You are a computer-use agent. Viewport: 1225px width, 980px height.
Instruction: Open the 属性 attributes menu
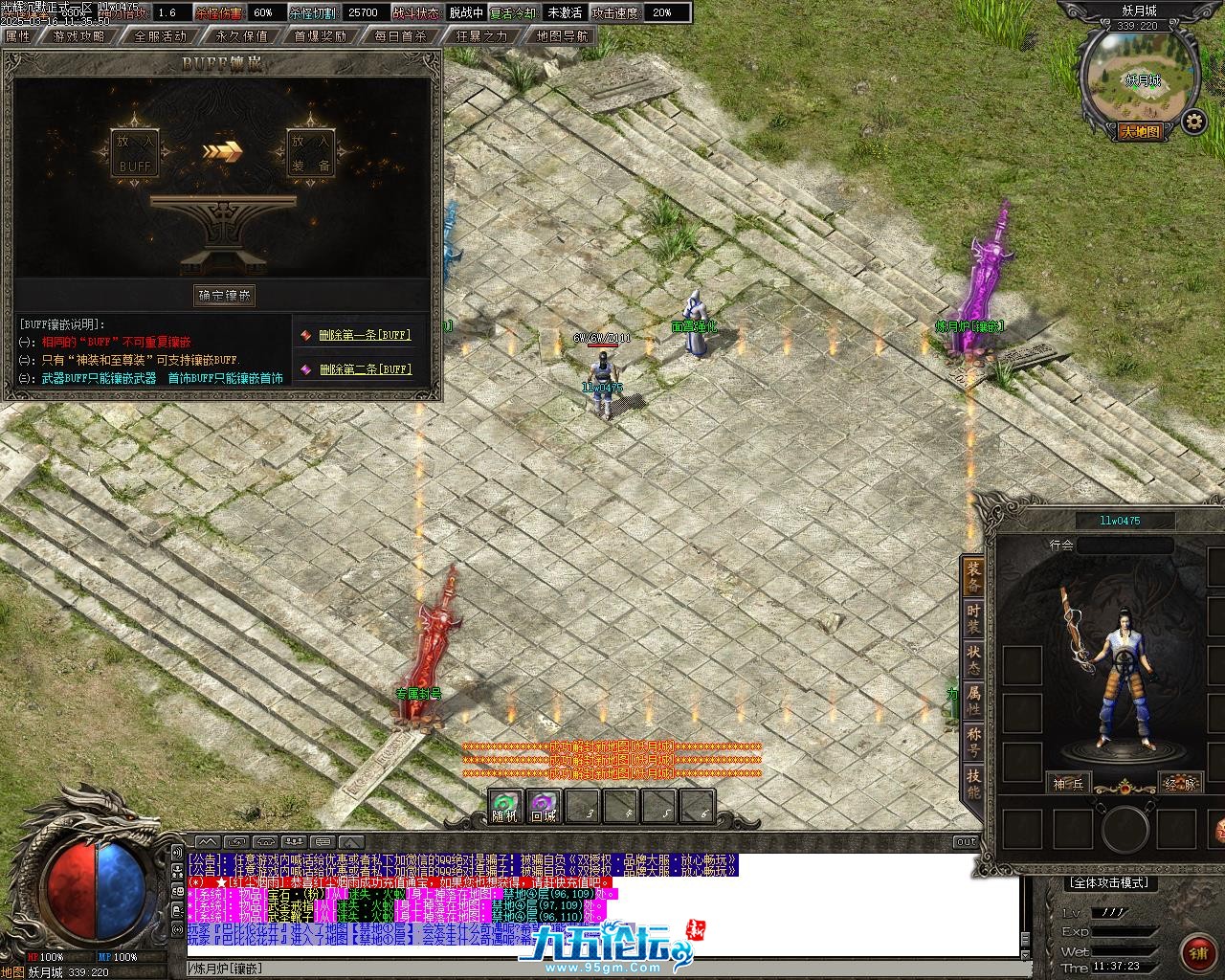pos(18,36)
